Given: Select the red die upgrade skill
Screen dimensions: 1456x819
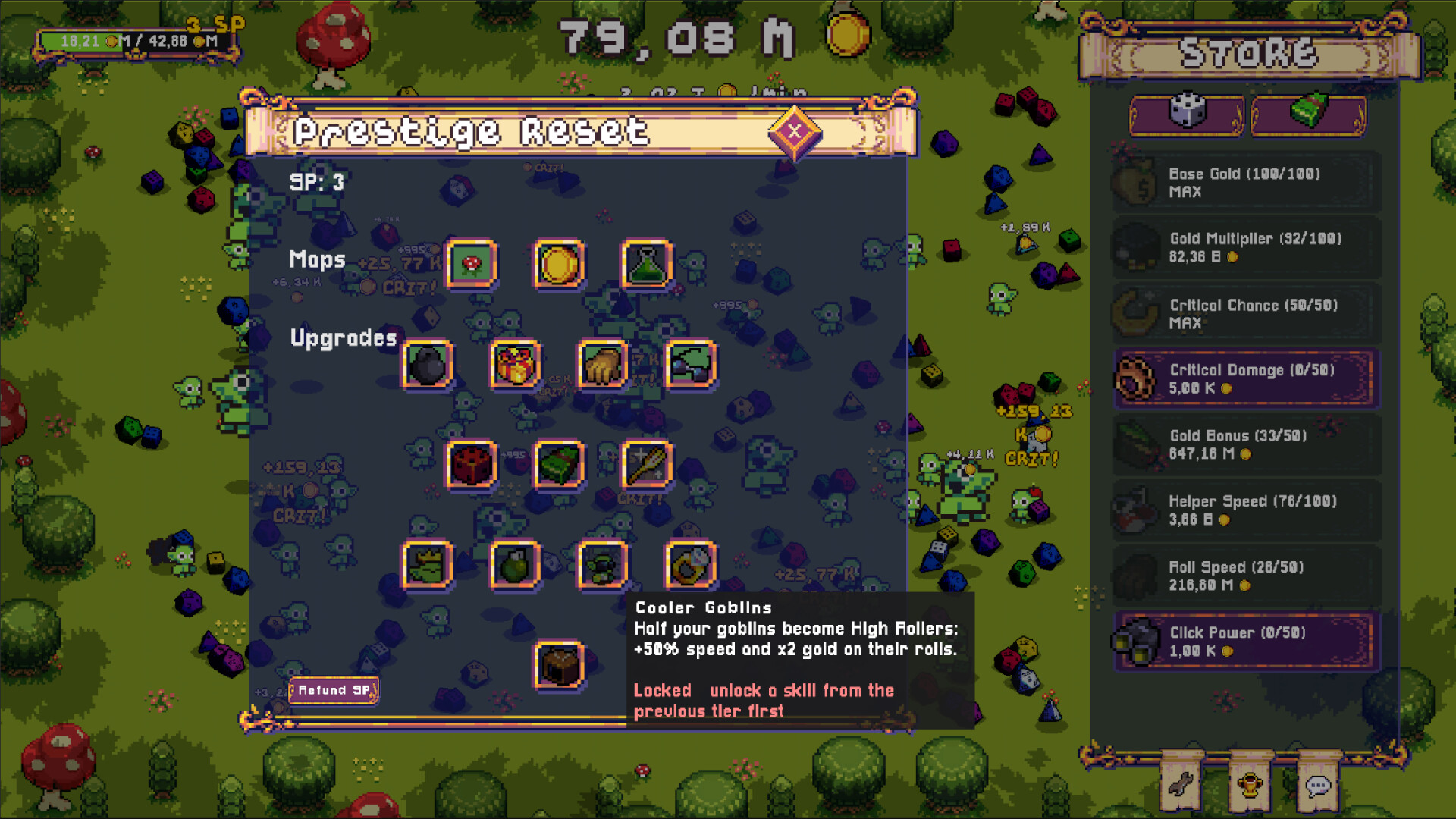Looking at the screenshot, I should [x=471, y=465].
